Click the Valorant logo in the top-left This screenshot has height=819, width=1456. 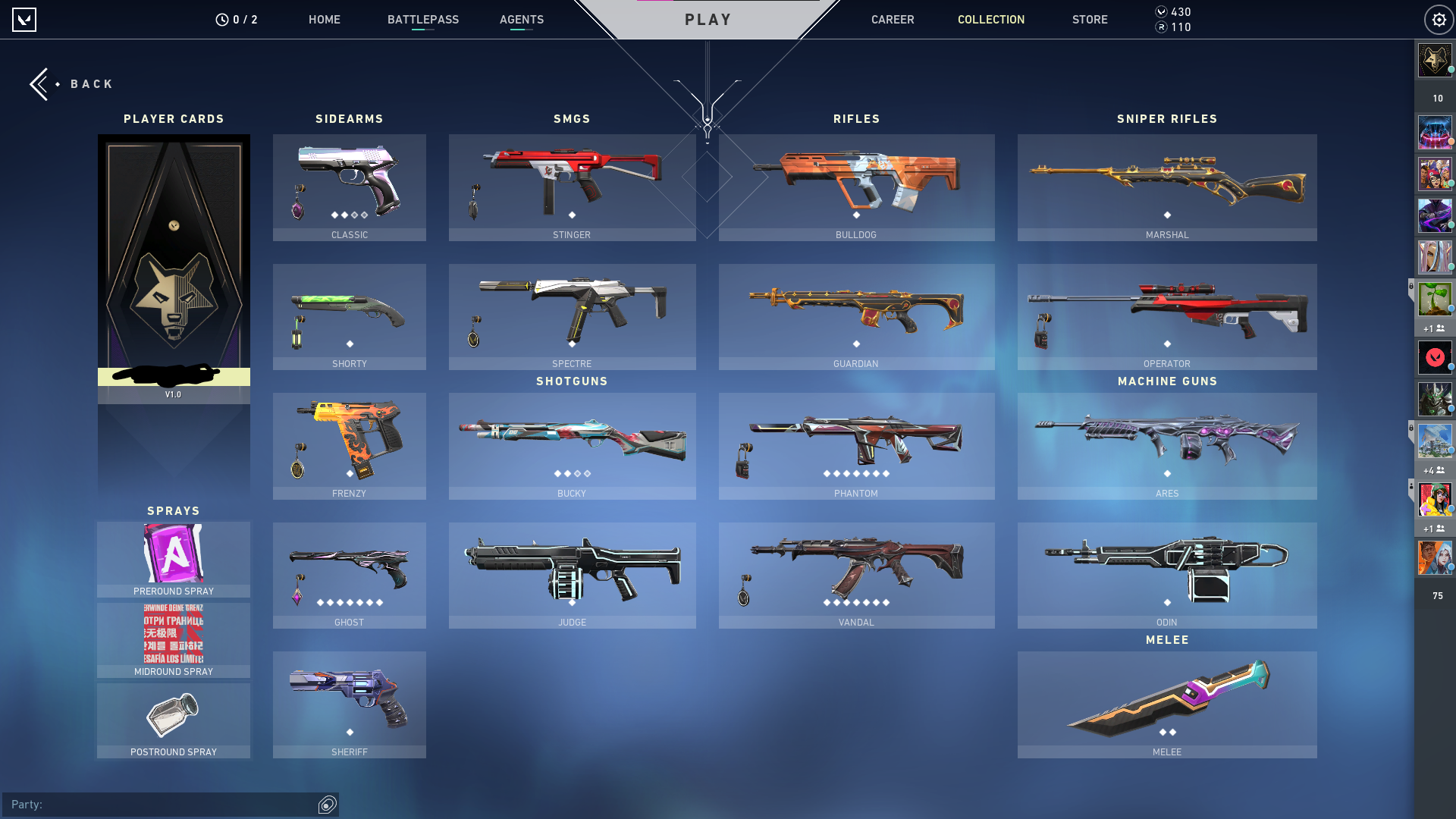click(x=25, y=19)
